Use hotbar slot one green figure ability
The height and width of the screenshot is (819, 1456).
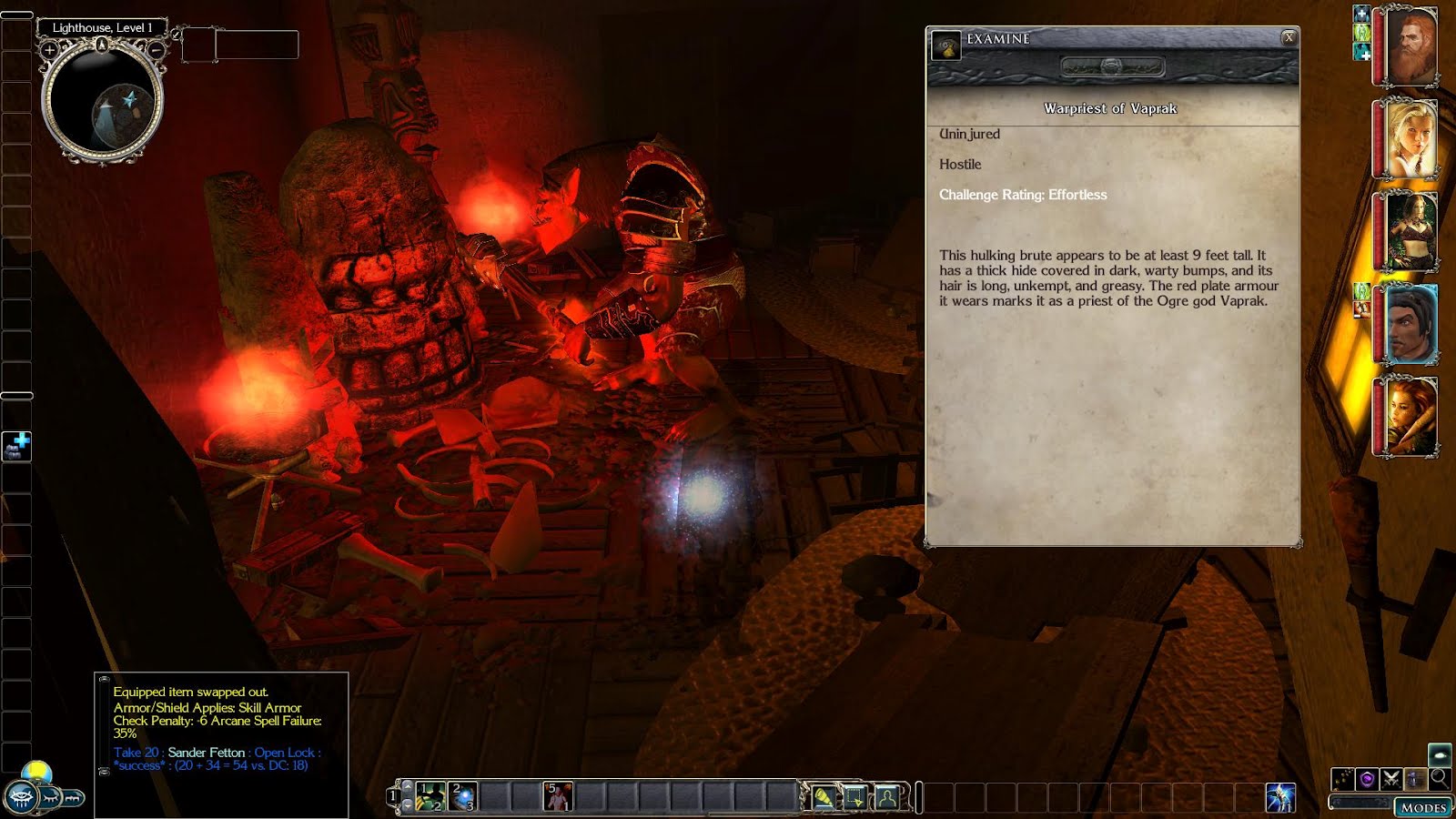430,796
